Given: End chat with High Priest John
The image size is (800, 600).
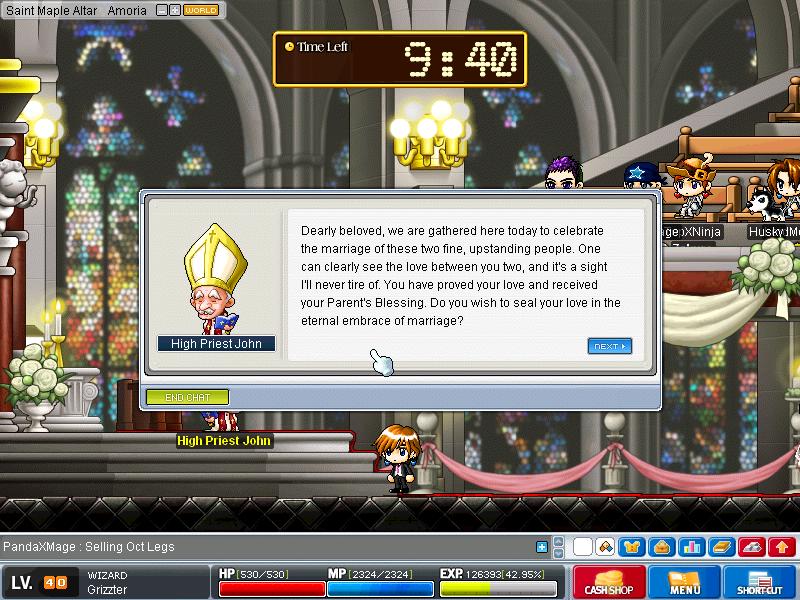Looking at the screenshot, I should pos(187,397).
